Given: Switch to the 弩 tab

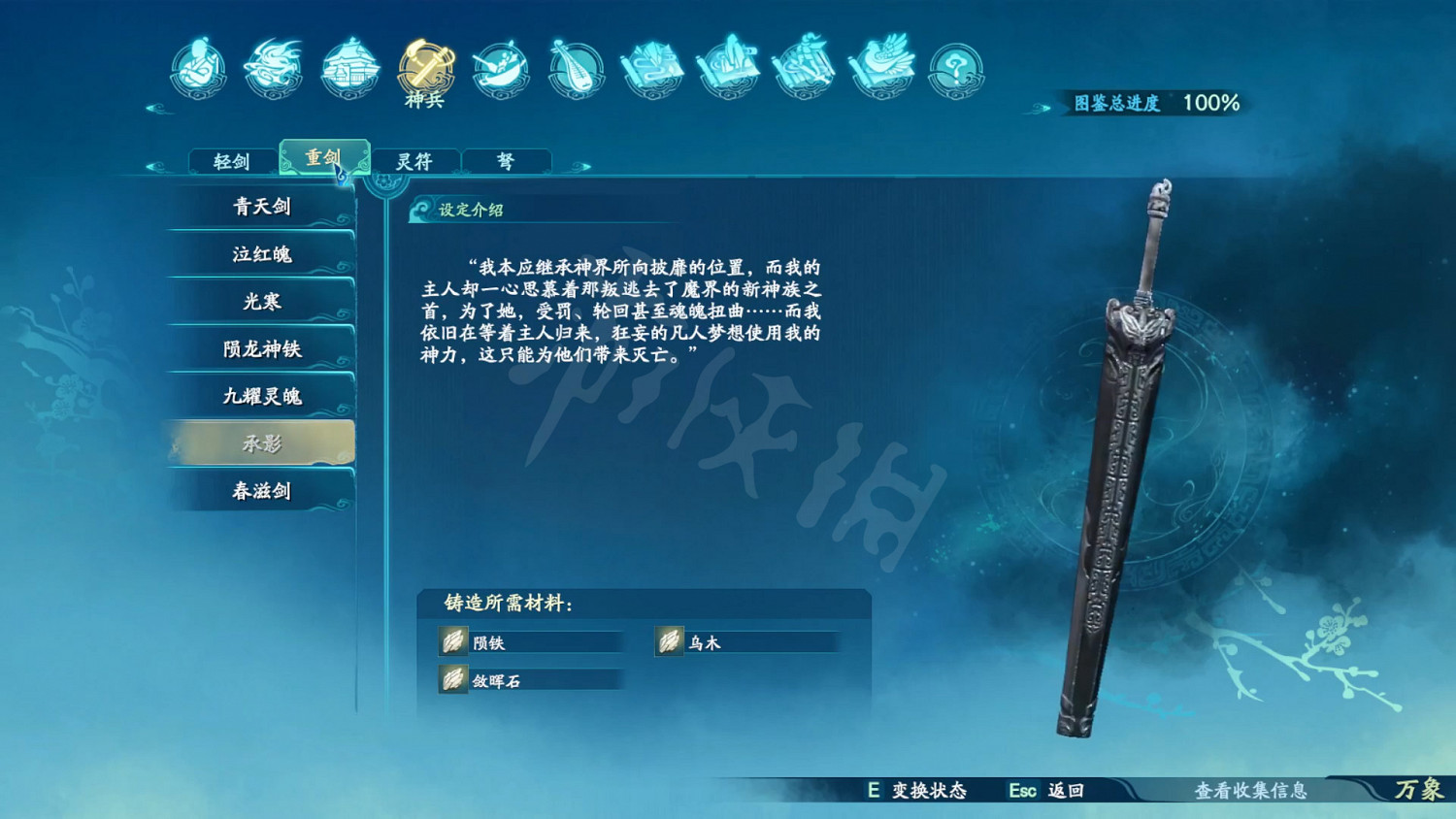Looking at the screenshot, I should point(508,160).
